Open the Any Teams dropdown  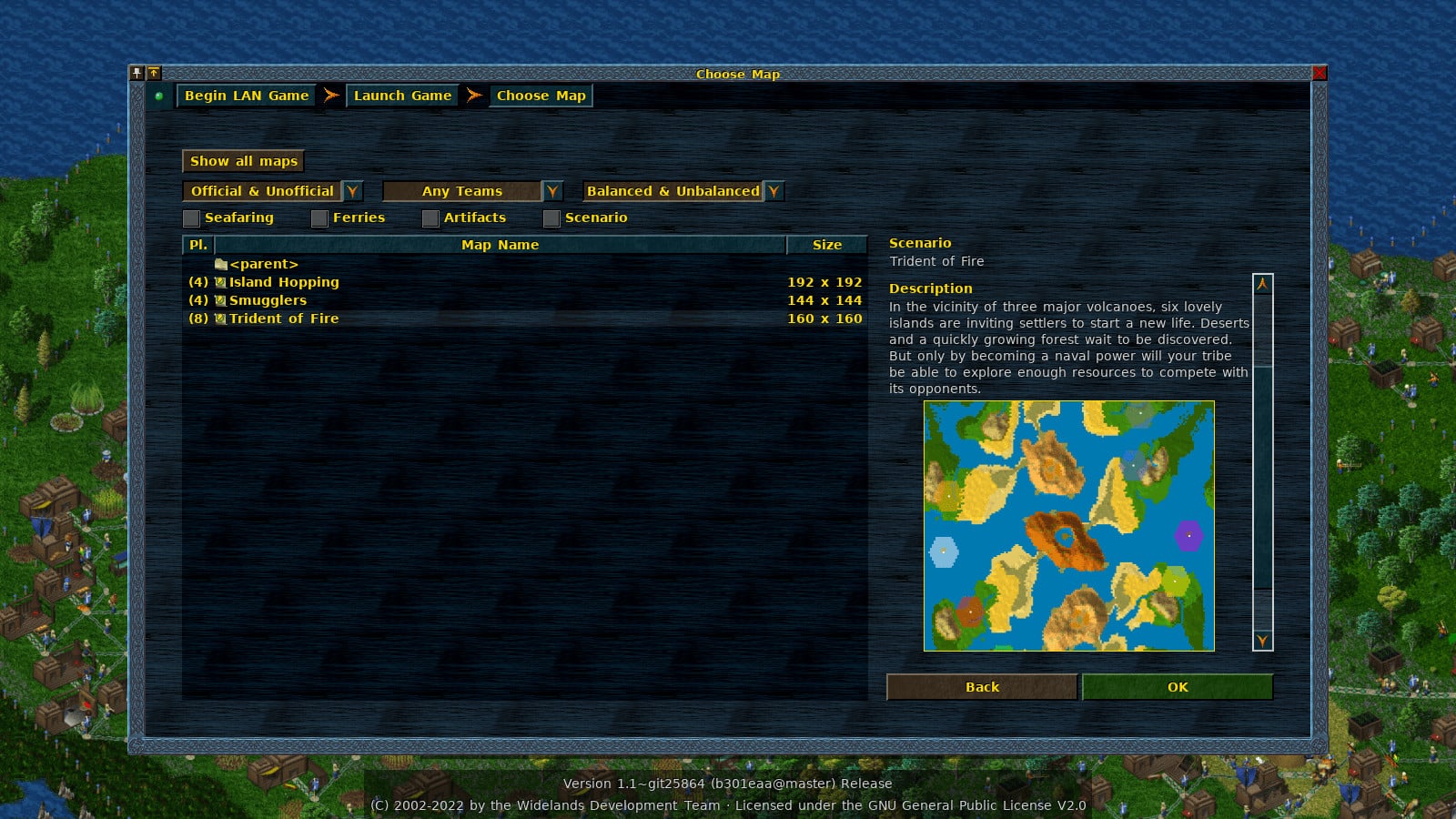tap(552, 191)
